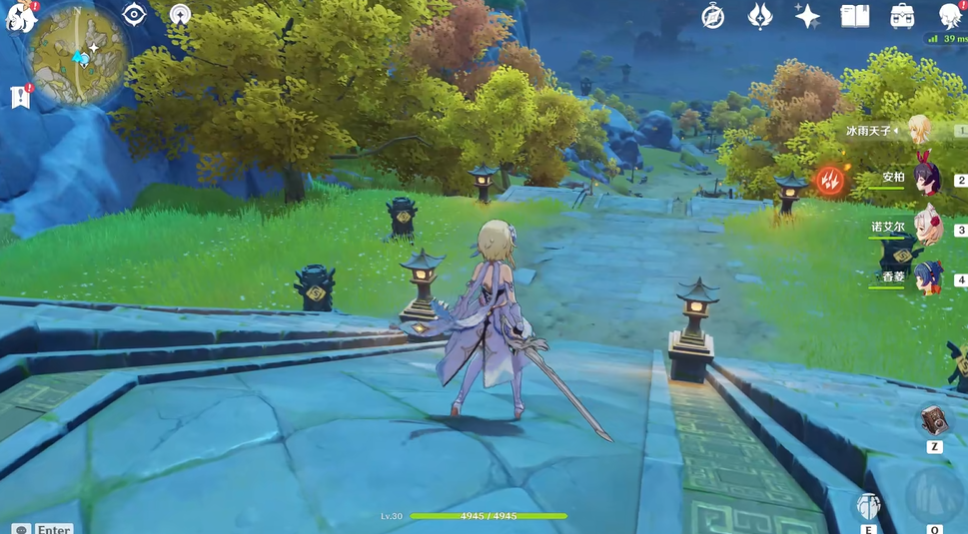Screen dimensions: 968x534
Task: Open the backpack inventory
Action: coord(902,16)
